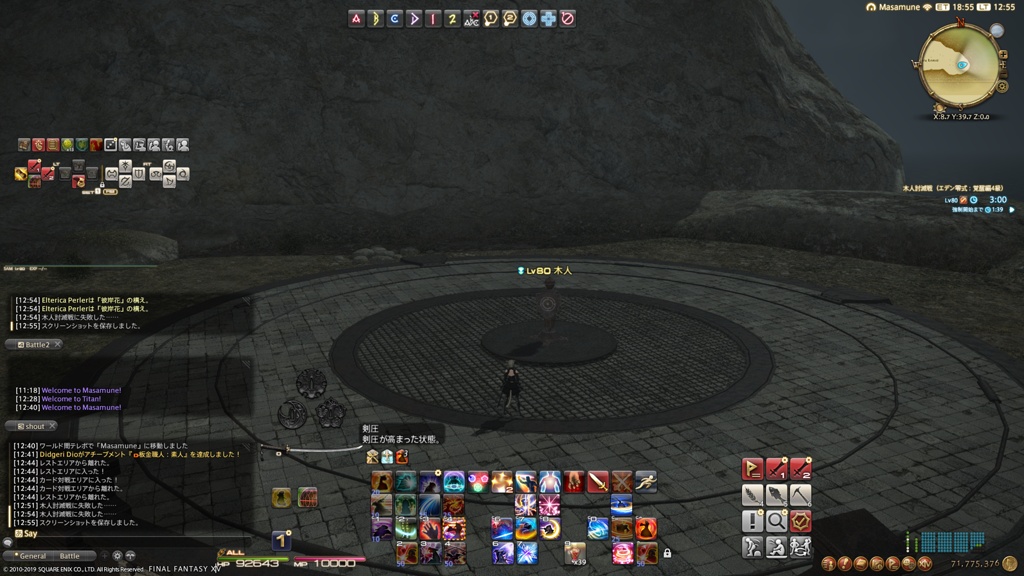
Task: Activate the sword icon ability
Action: (x=598, y=481)
